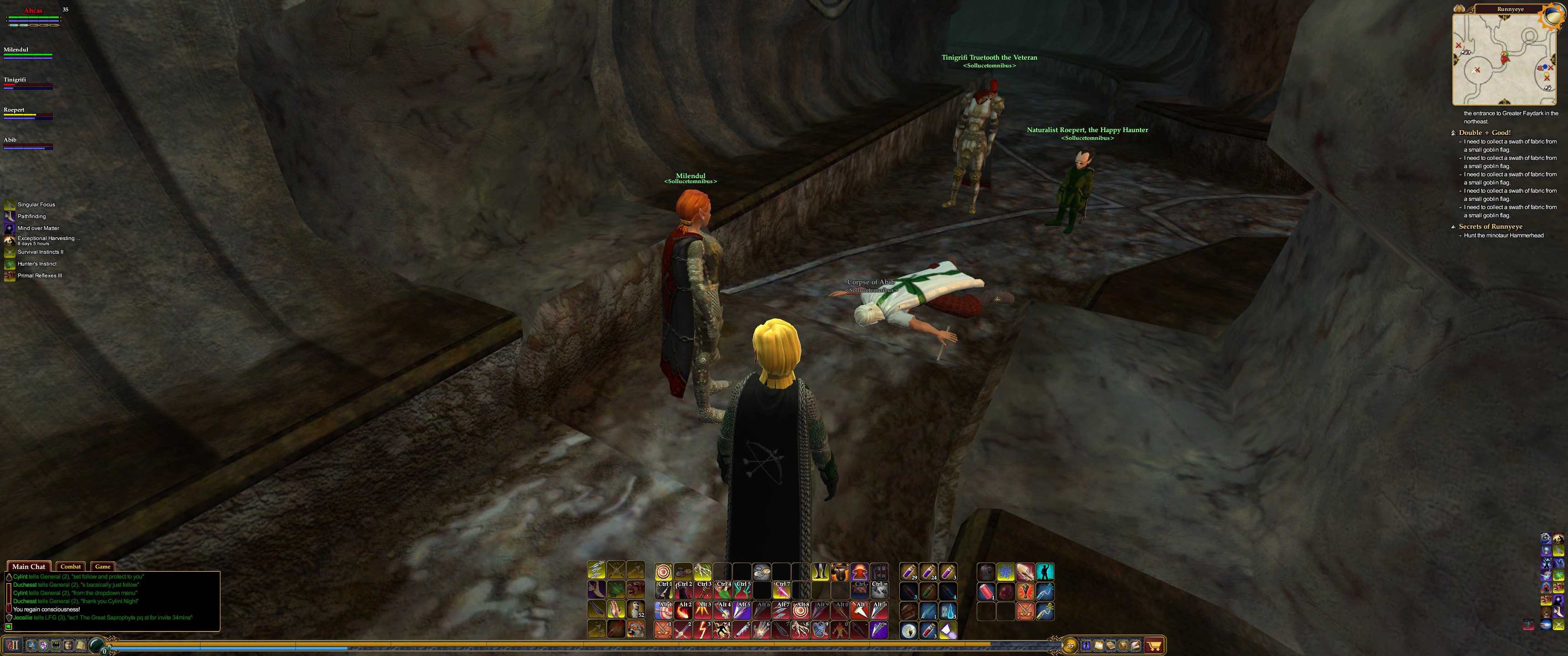This screenshot has height=656, width=1568.
Task: Open the brown journal book icon
Action: click(x=1111, y=645)
